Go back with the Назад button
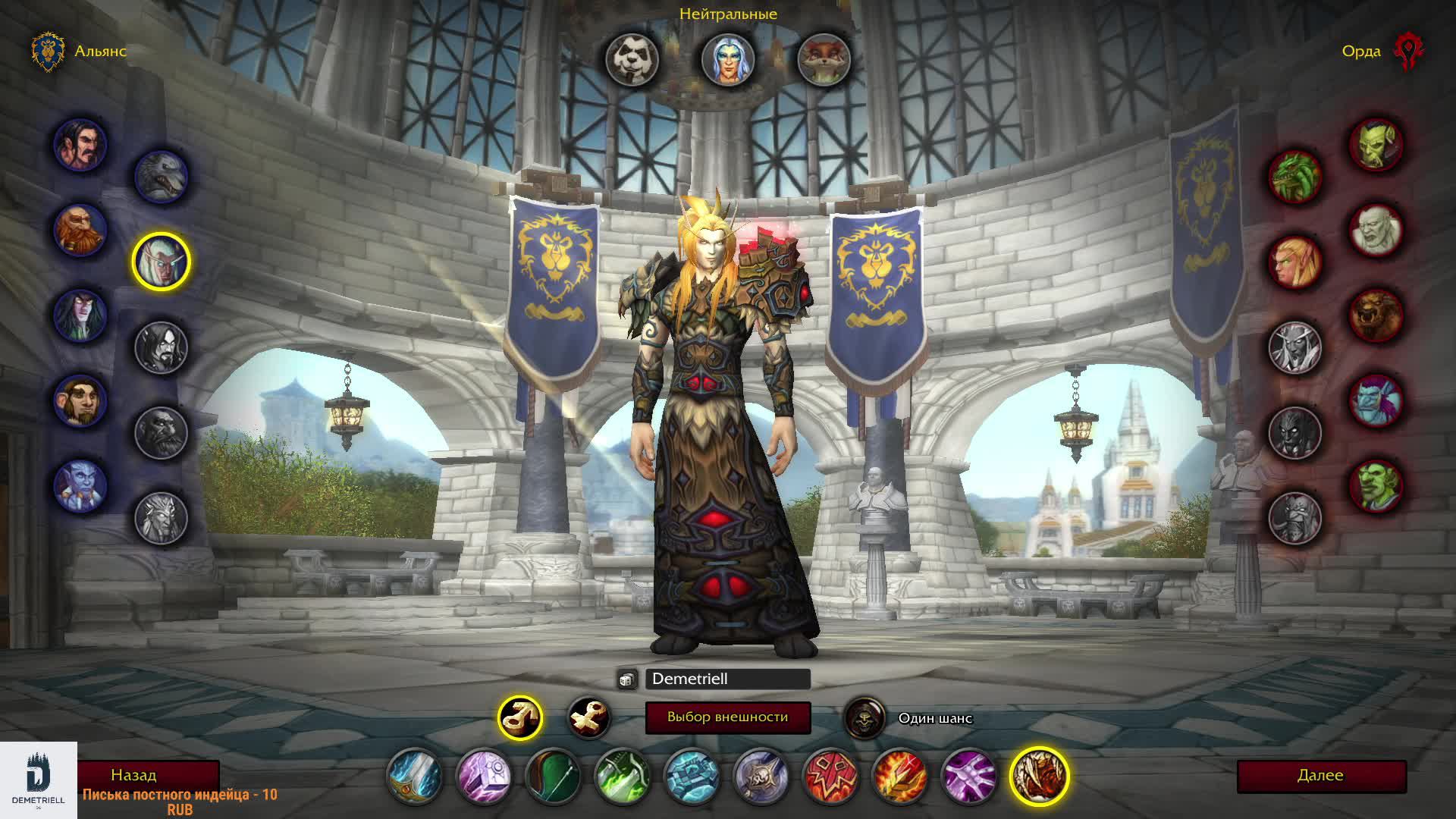Viewport: 1456px width, 819px height. click(x=134, y=775)
